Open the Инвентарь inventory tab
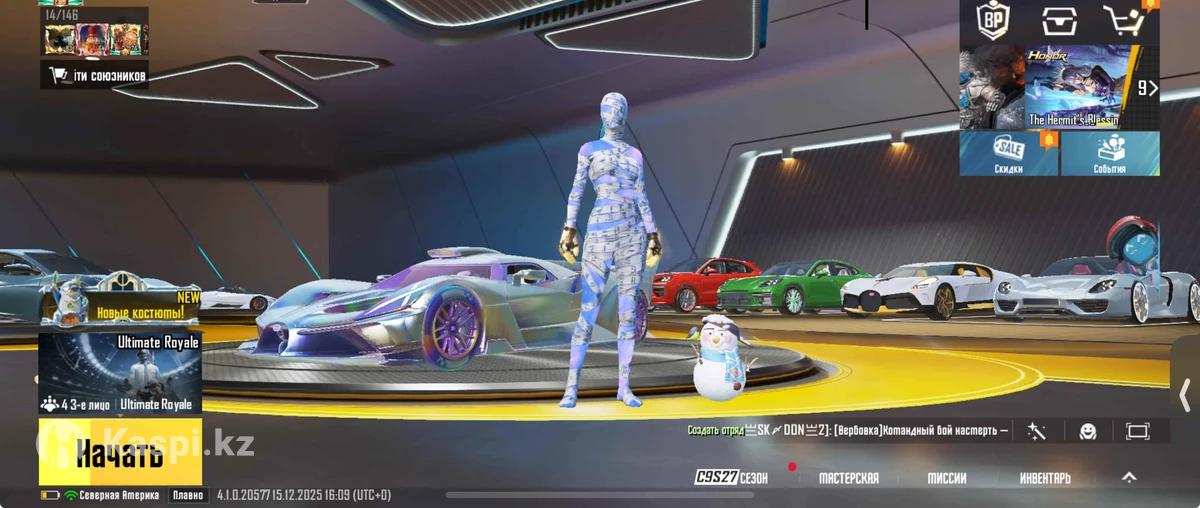This screenshot has width=1200, height=508. tap(1045, 478)
